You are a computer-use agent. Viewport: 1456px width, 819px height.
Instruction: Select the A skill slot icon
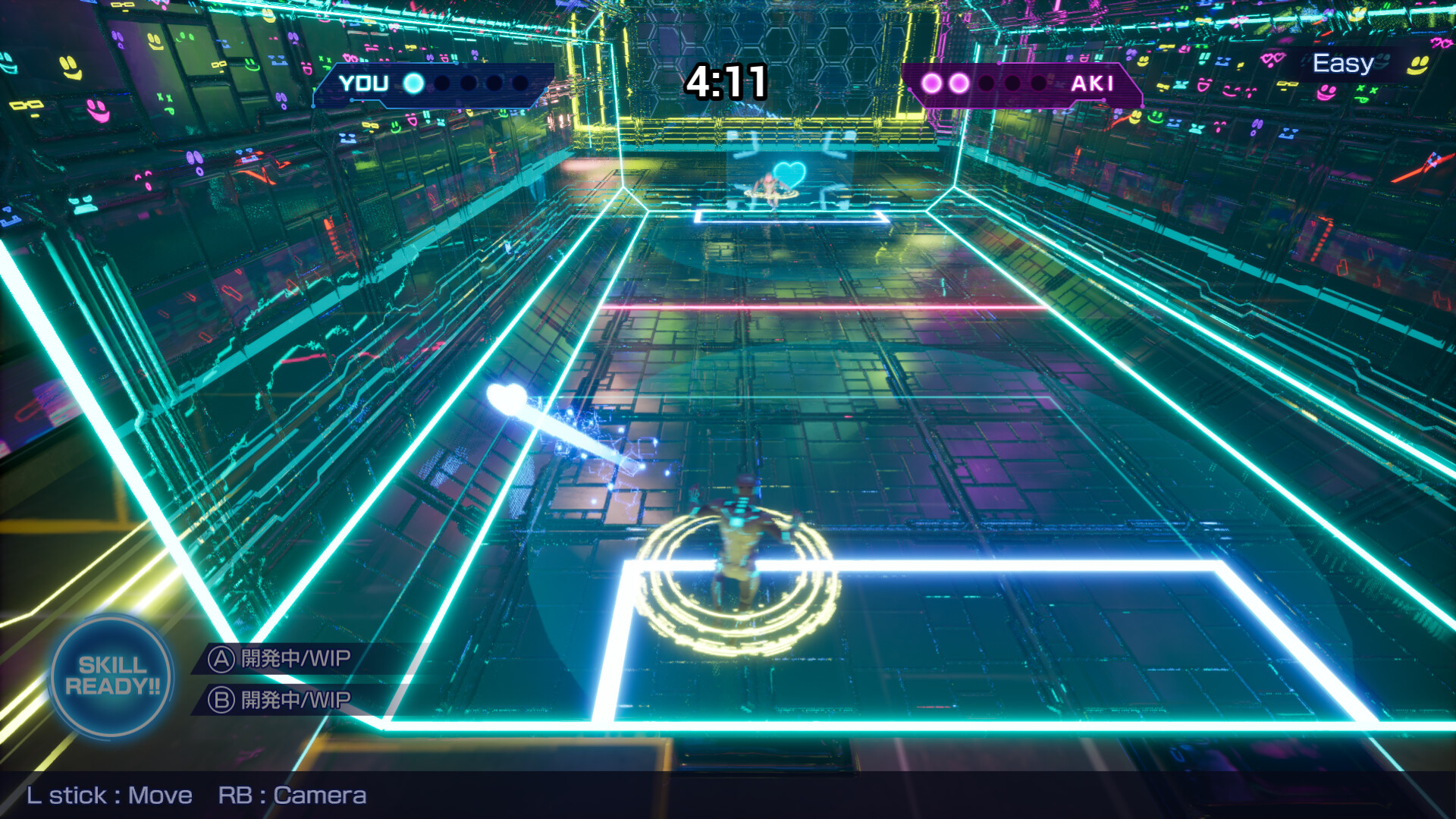point(224,660)
